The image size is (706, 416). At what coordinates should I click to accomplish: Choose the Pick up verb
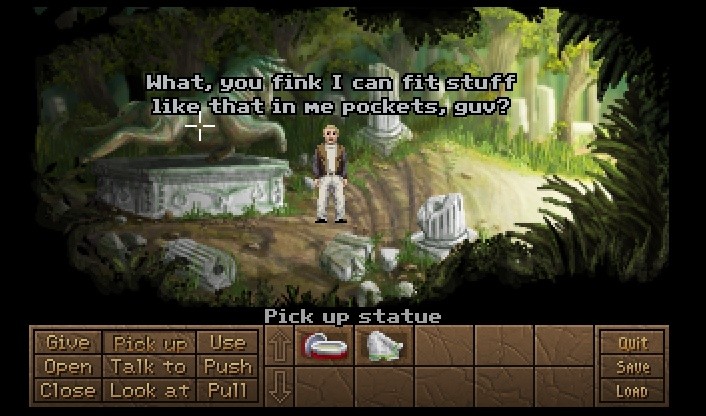tap(148, 343)
